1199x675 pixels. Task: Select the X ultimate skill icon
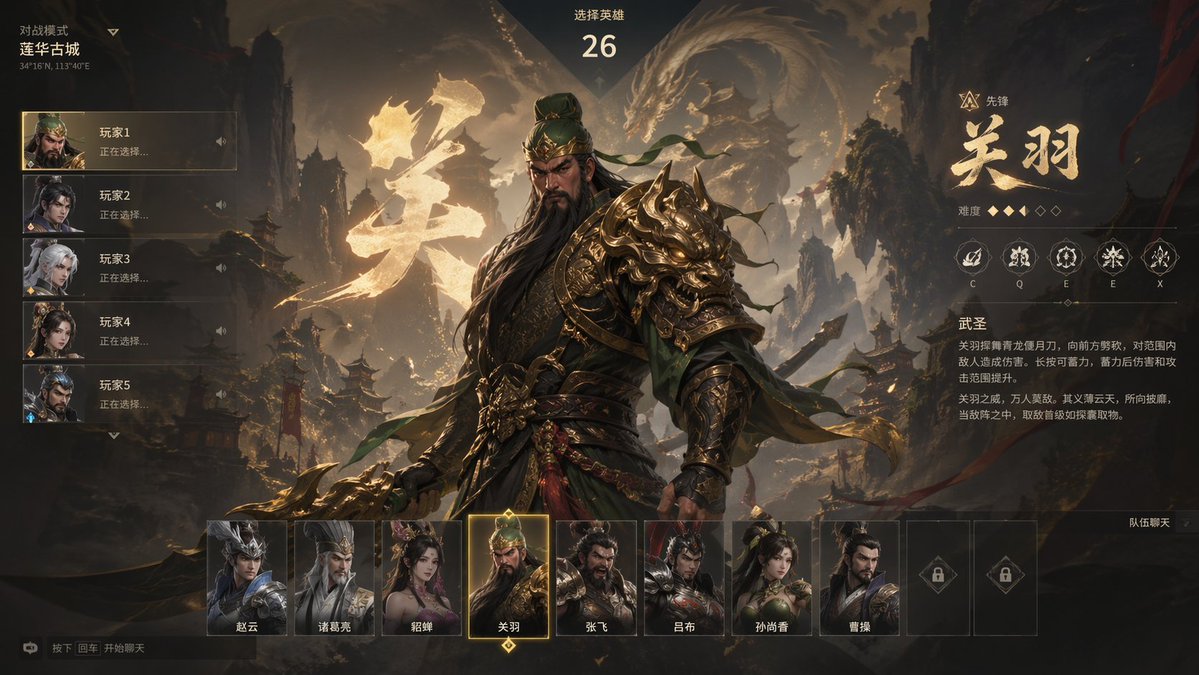coord(1160,257)
